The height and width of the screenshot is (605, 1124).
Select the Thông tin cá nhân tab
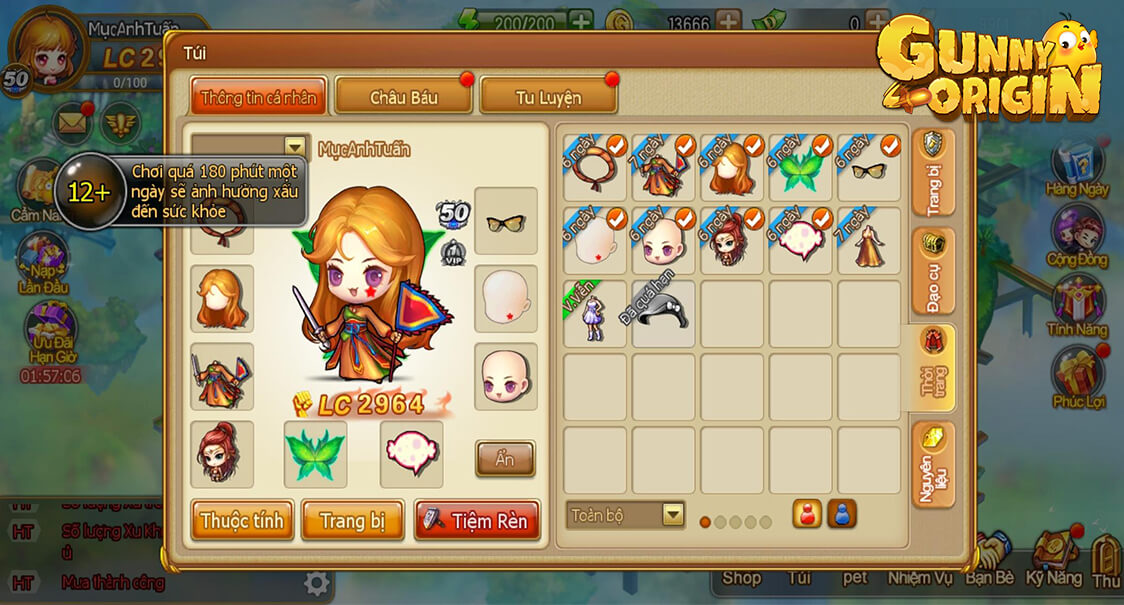click(259, 97)
